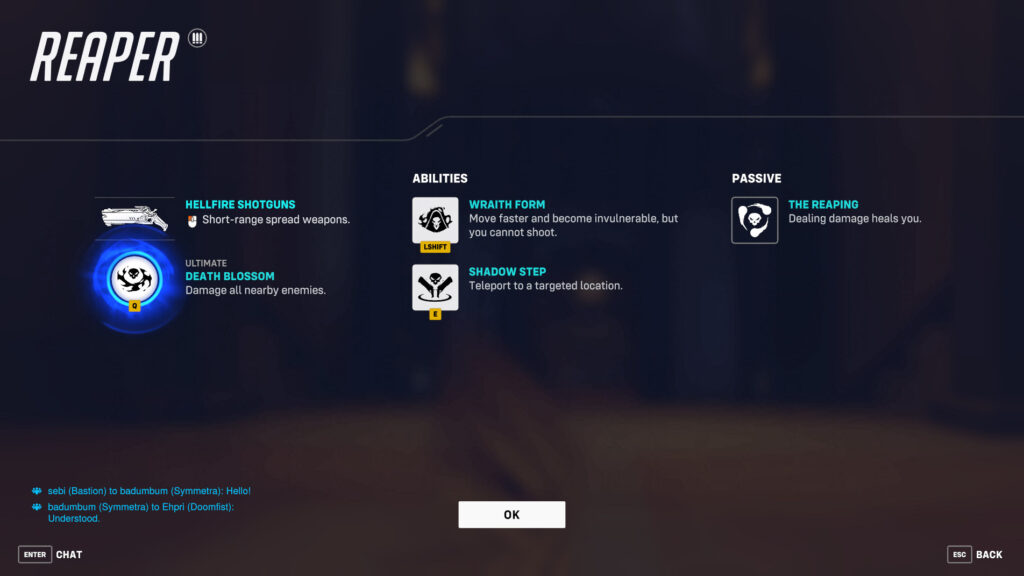Select the Death Blossom ultimate icon
Screen dimensions: 1024x576
(134, 275)
